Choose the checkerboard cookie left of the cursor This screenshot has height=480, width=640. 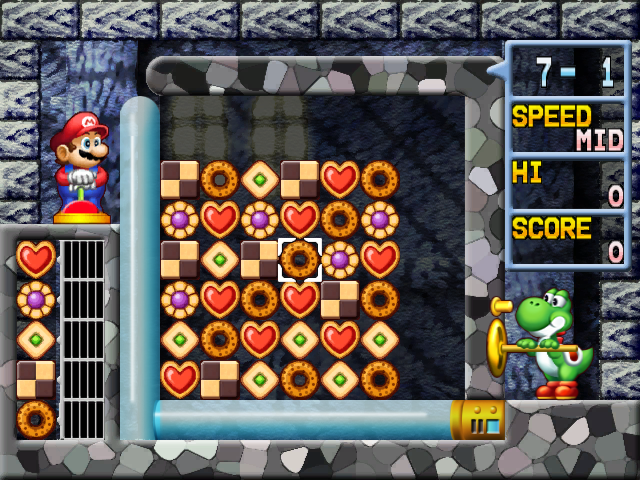tap(260, 259)
